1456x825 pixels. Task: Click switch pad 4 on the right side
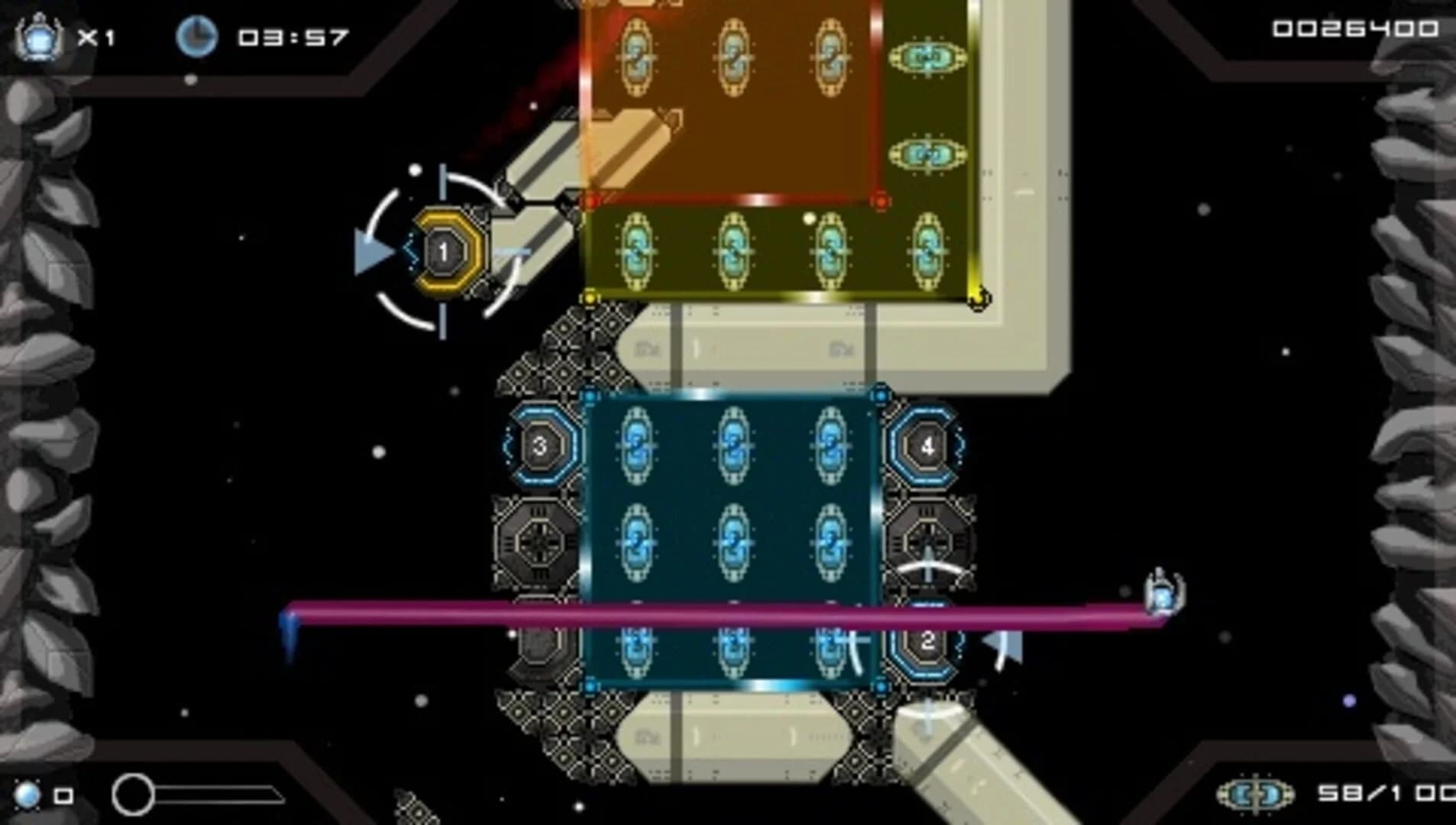(927, 447)
